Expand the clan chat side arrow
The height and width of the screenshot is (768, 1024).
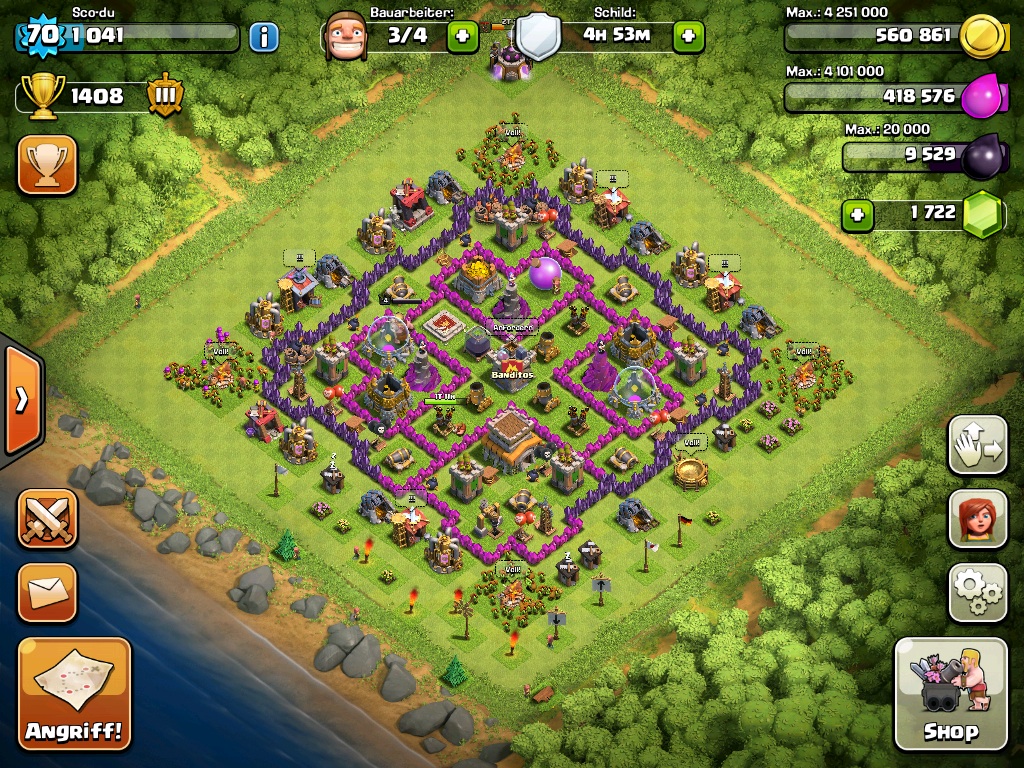21,399
